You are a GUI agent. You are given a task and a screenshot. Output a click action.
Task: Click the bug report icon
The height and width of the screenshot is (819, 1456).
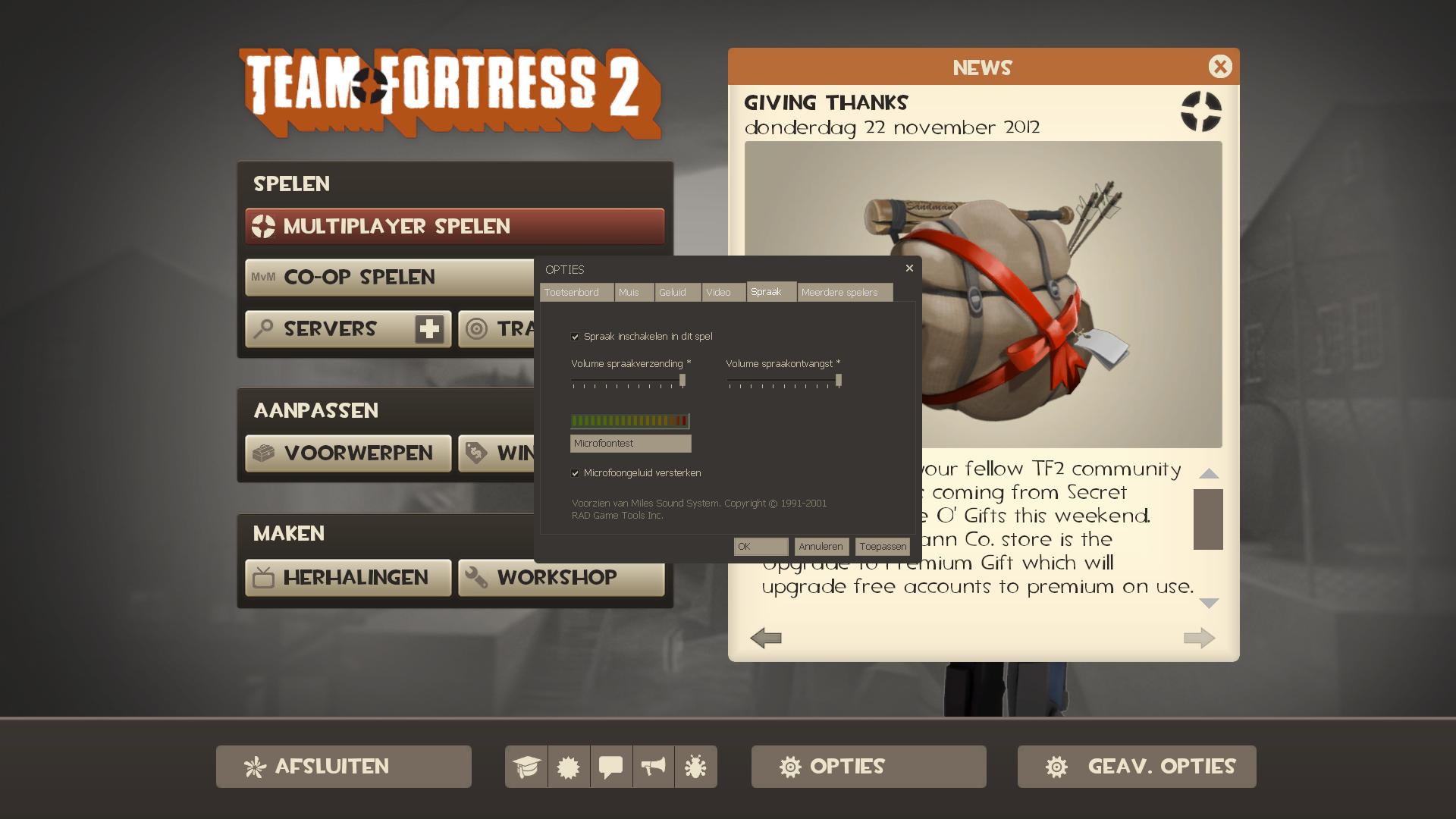[x=696, y=766]
